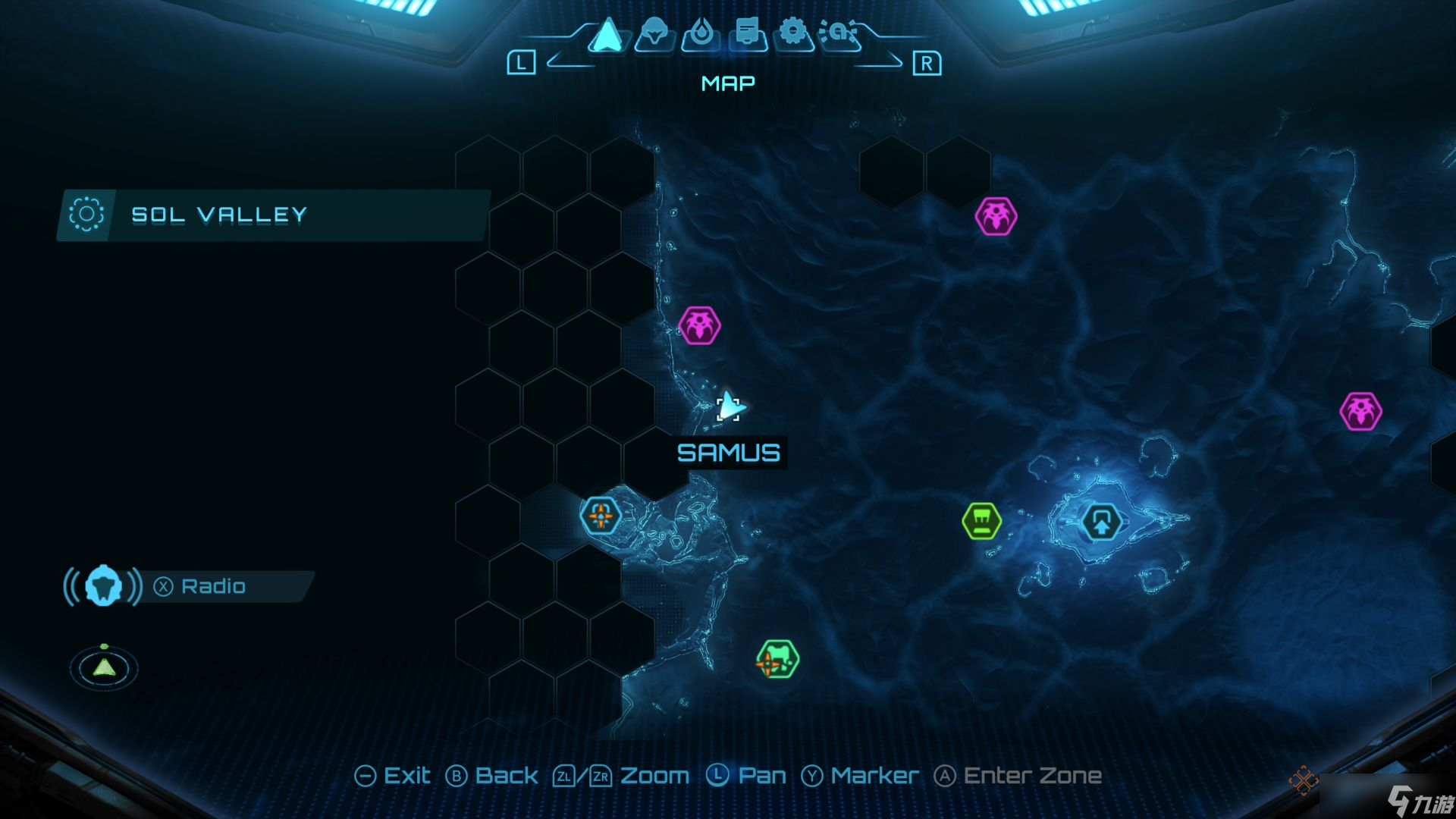
Task: Open the amiibo tab
Action: tap(839, 35)
